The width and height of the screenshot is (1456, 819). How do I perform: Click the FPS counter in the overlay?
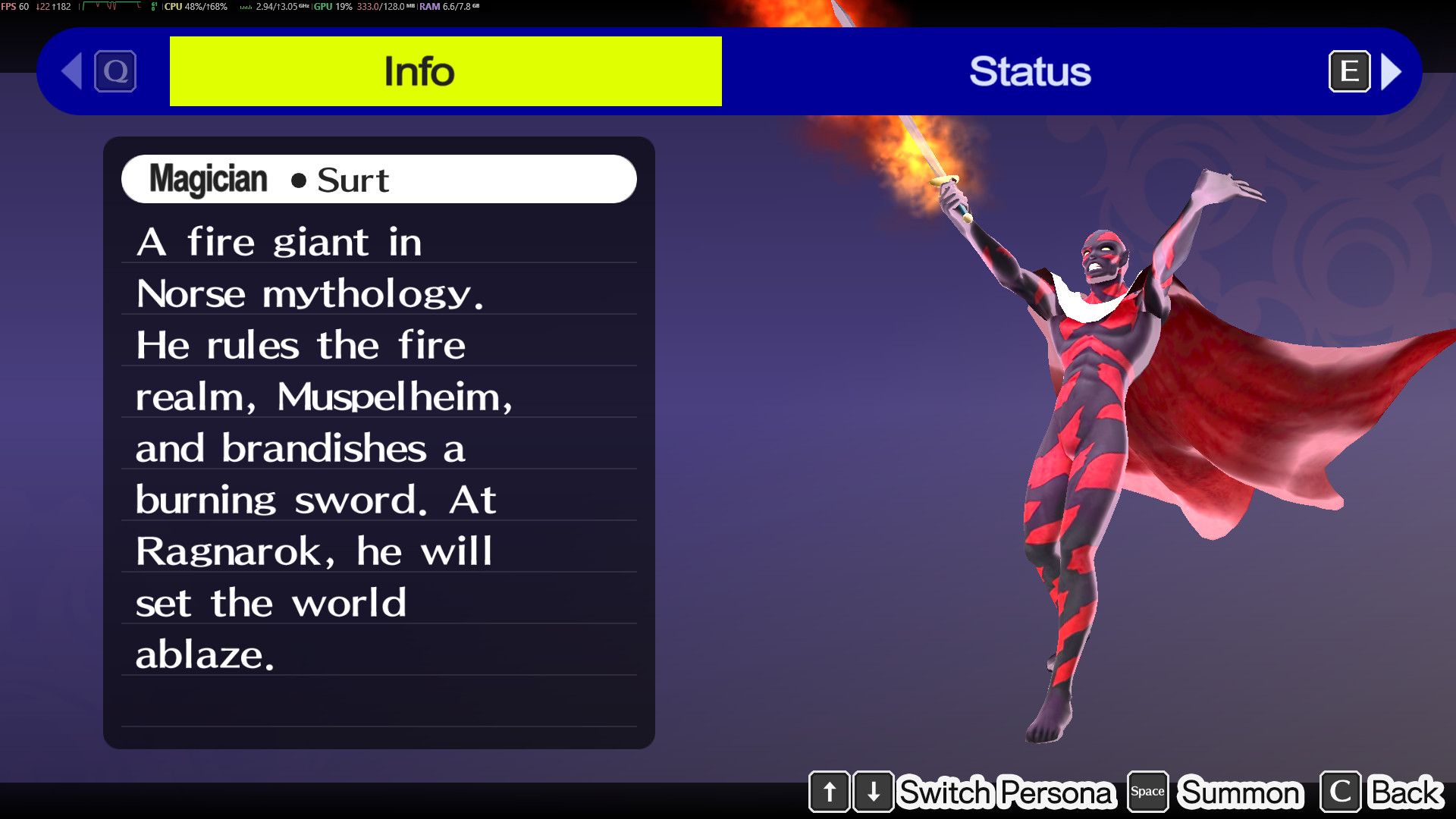tap(15, 6)
